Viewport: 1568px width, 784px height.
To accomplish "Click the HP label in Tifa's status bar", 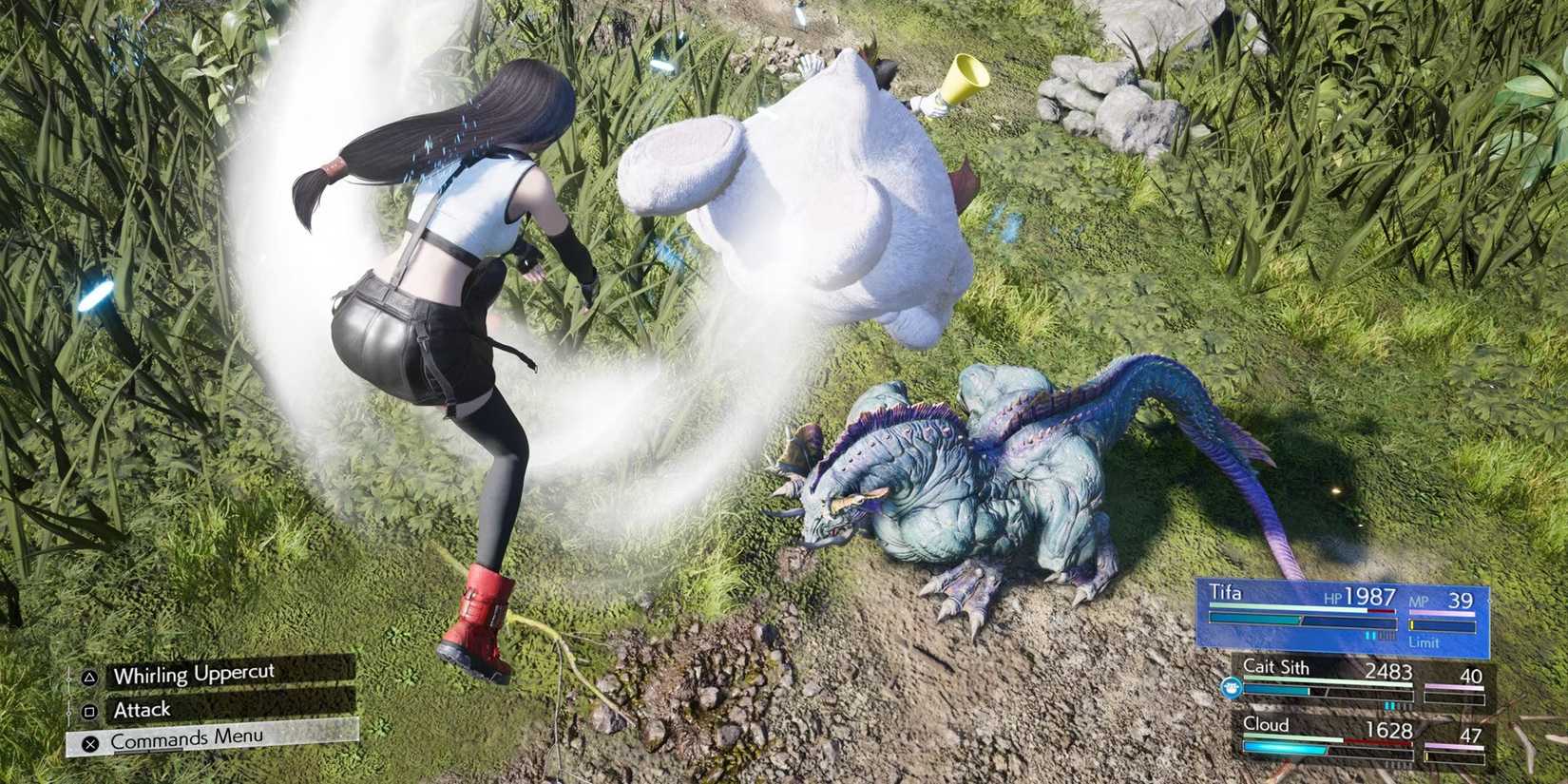I will [1335, 597].
